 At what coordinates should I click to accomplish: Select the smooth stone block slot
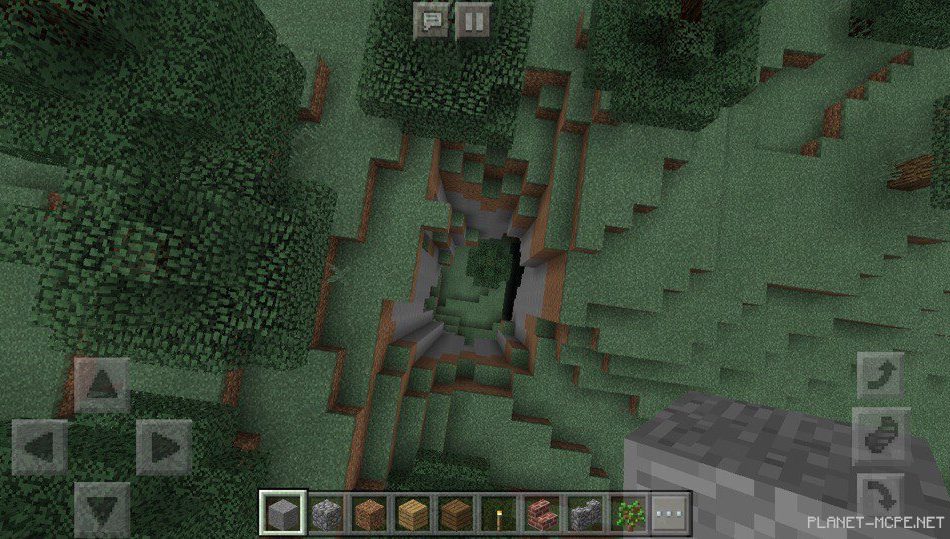(281, 514)
